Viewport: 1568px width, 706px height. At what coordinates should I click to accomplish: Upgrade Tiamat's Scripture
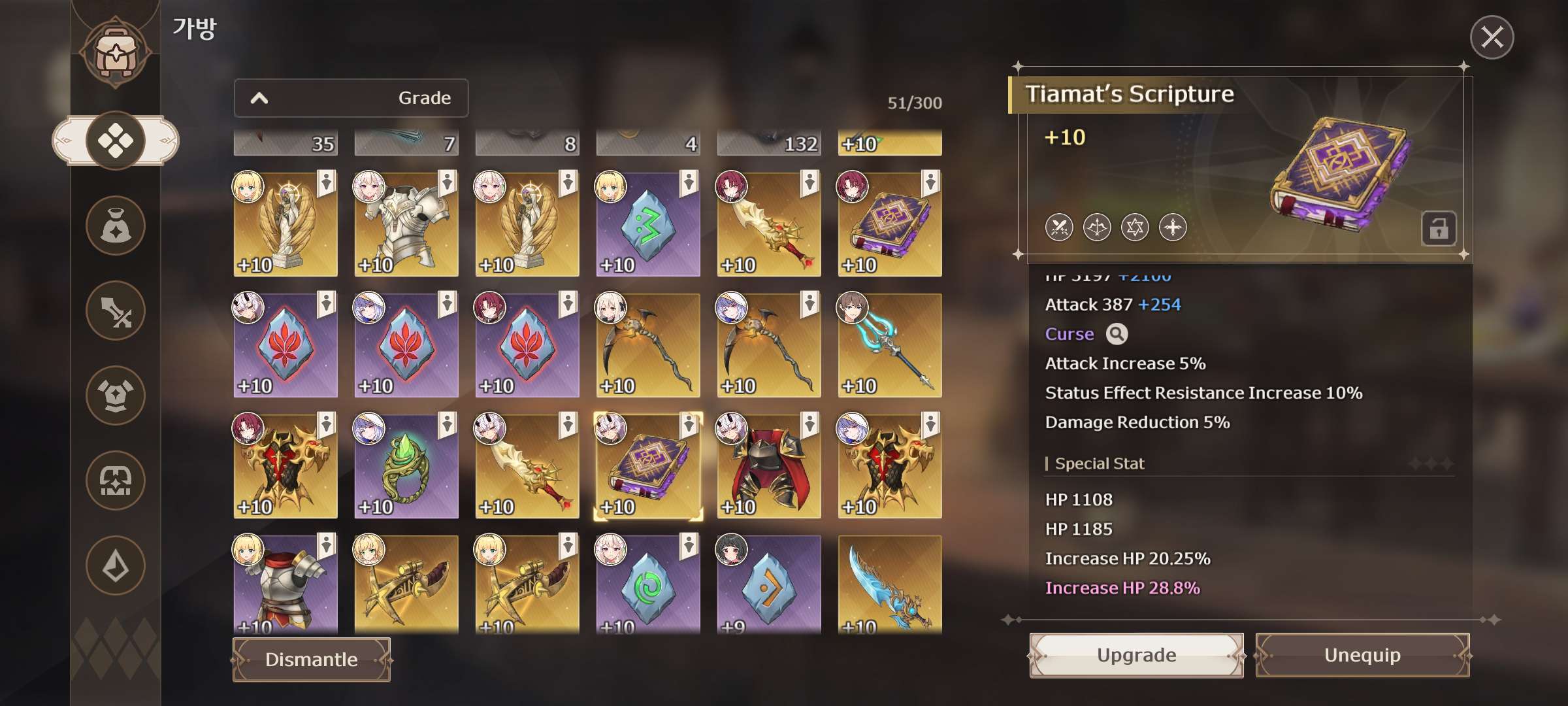tap(1136, 655)
